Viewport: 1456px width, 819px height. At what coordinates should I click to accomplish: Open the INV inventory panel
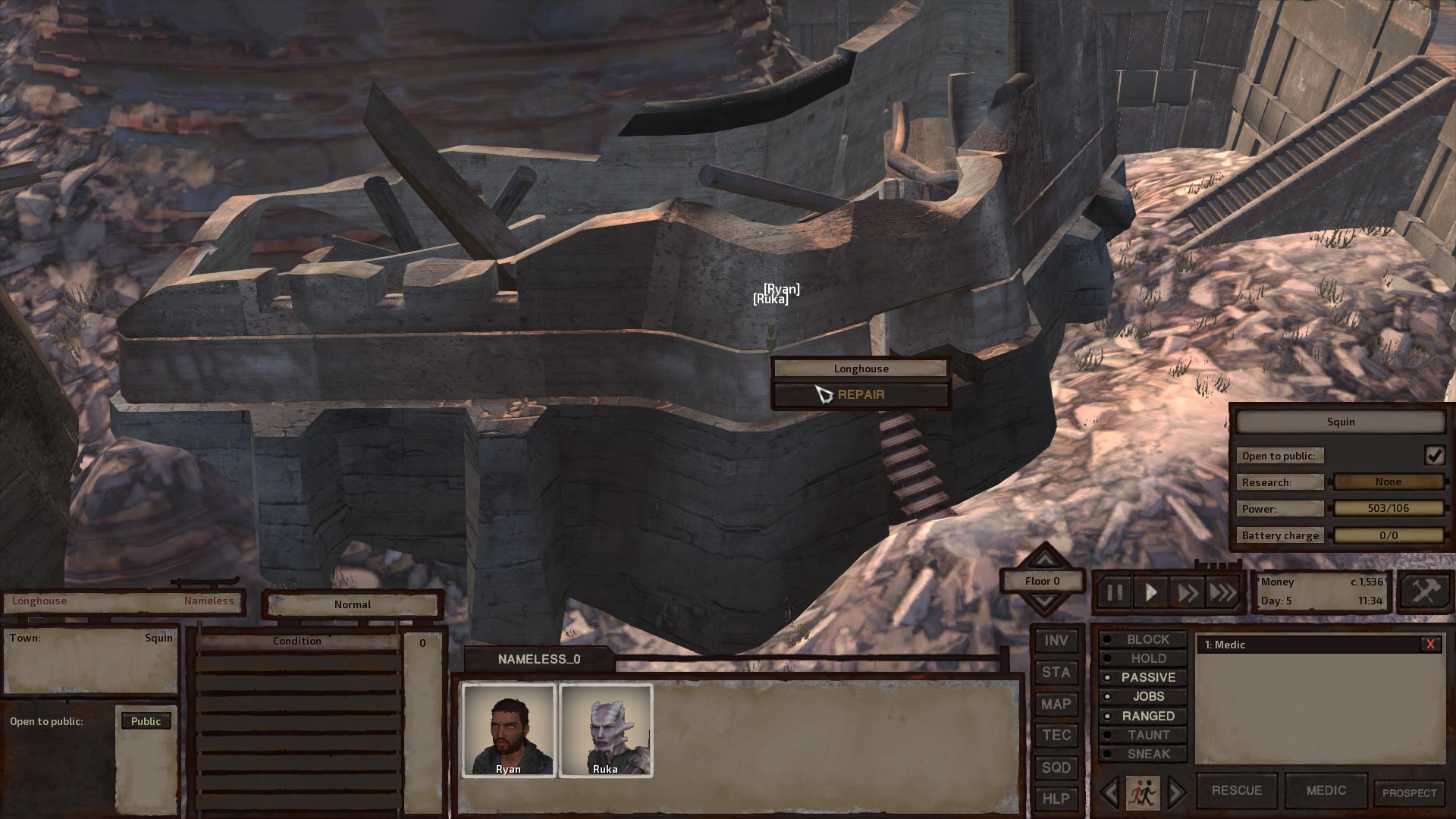coord(1056,639)
